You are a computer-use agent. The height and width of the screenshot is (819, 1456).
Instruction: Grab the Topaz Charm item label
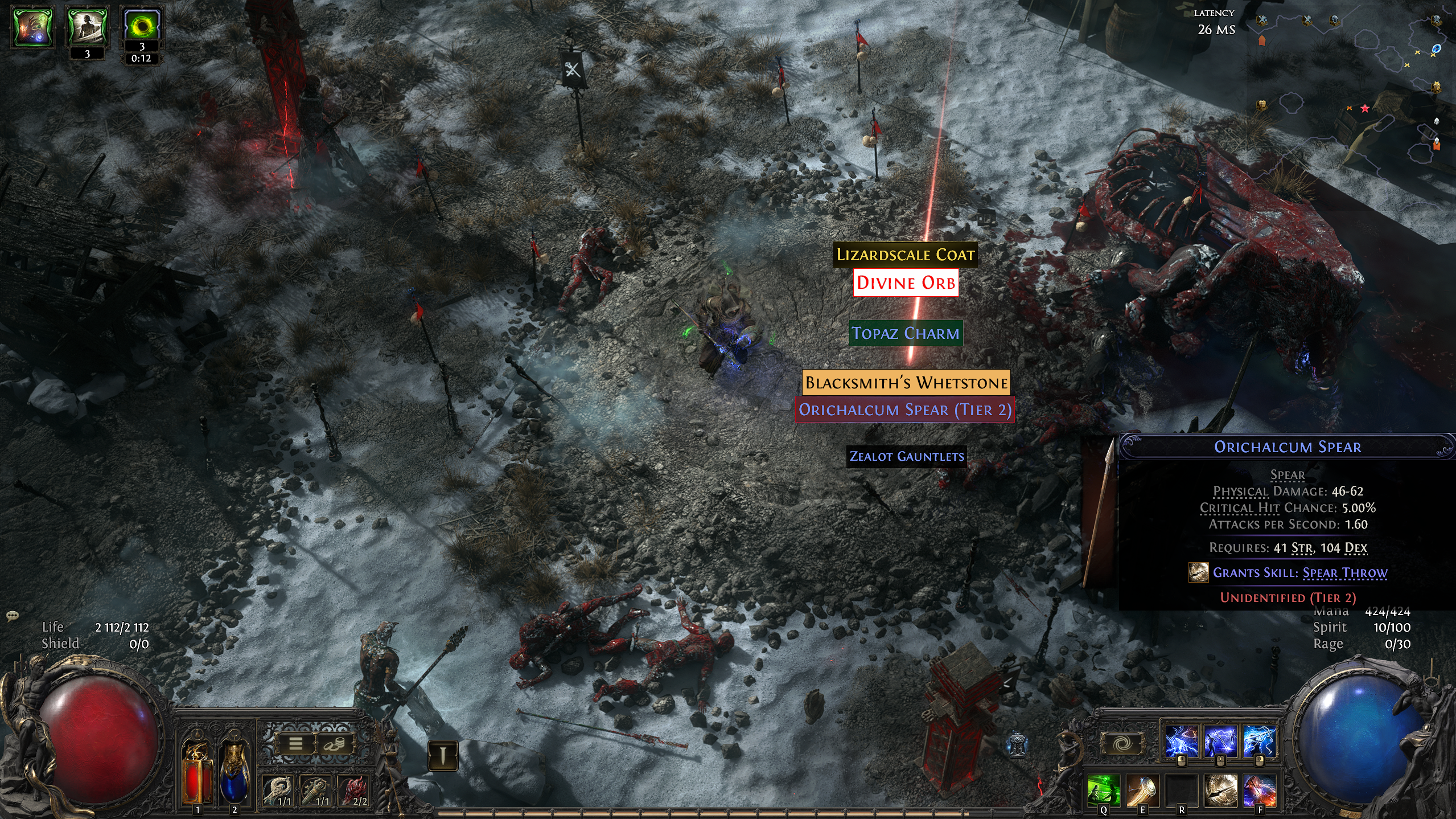[x=906, y=333]
